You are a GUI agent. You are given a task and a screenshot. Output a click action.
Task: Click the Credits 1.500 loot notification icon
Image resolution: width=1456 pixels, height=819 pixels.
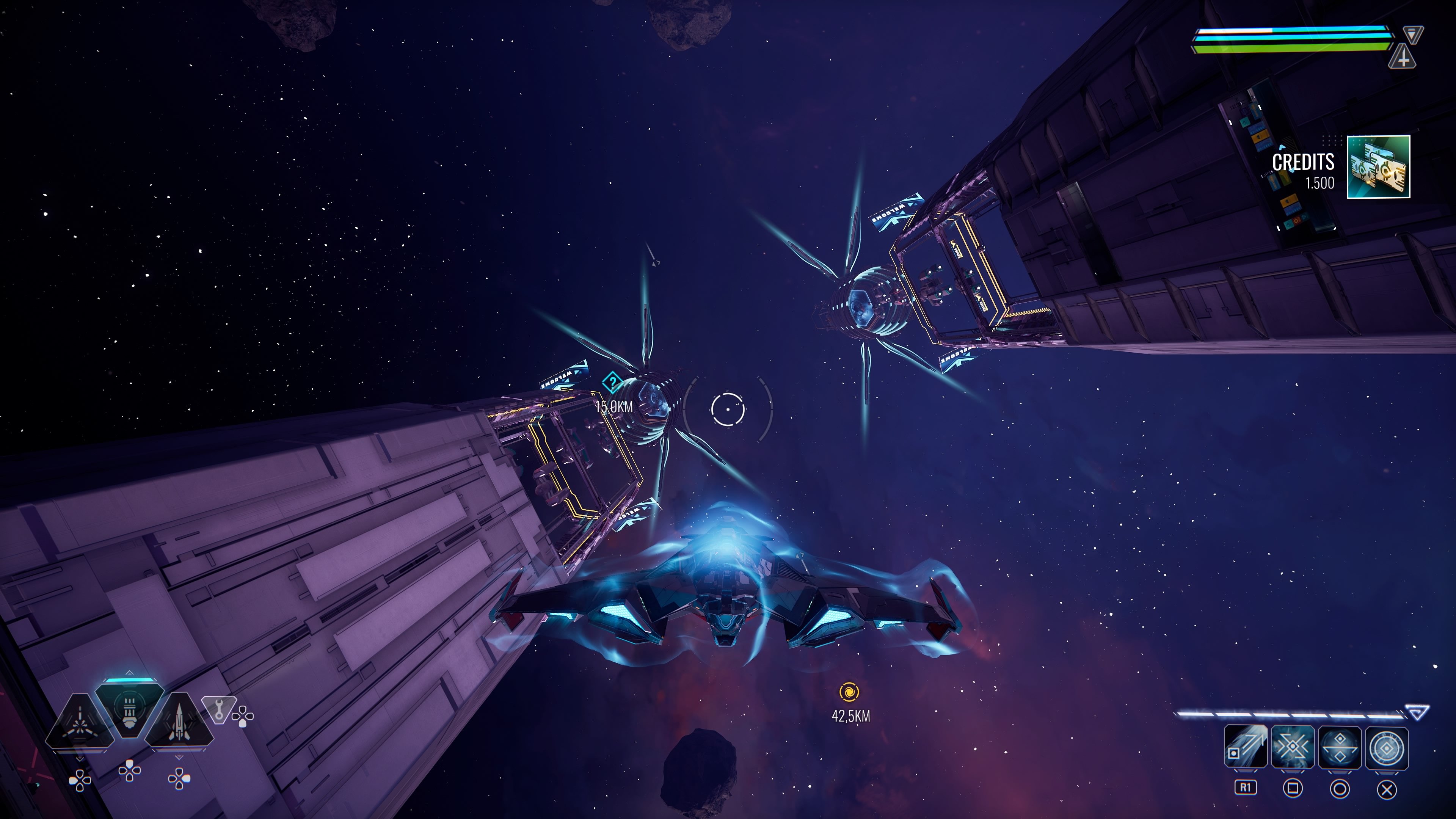click(x=1378, y=167)
